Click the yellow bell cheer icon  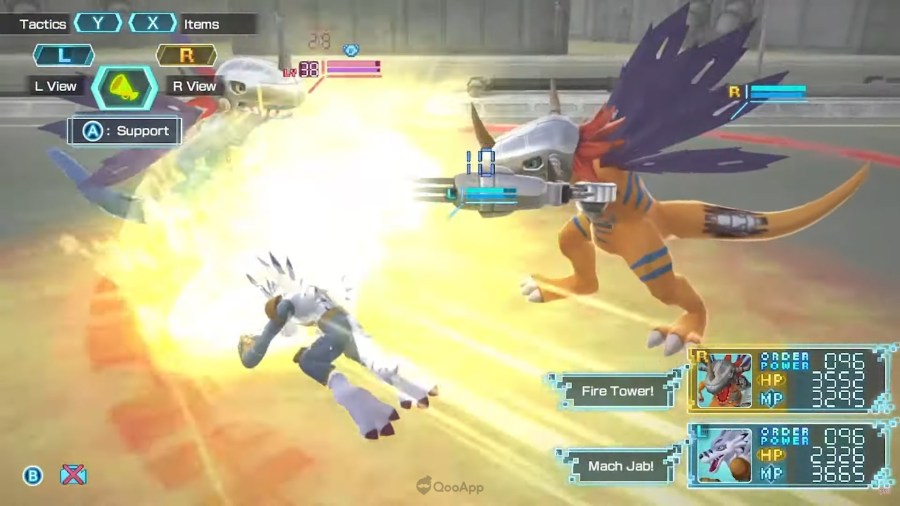(x=124, y=86)
